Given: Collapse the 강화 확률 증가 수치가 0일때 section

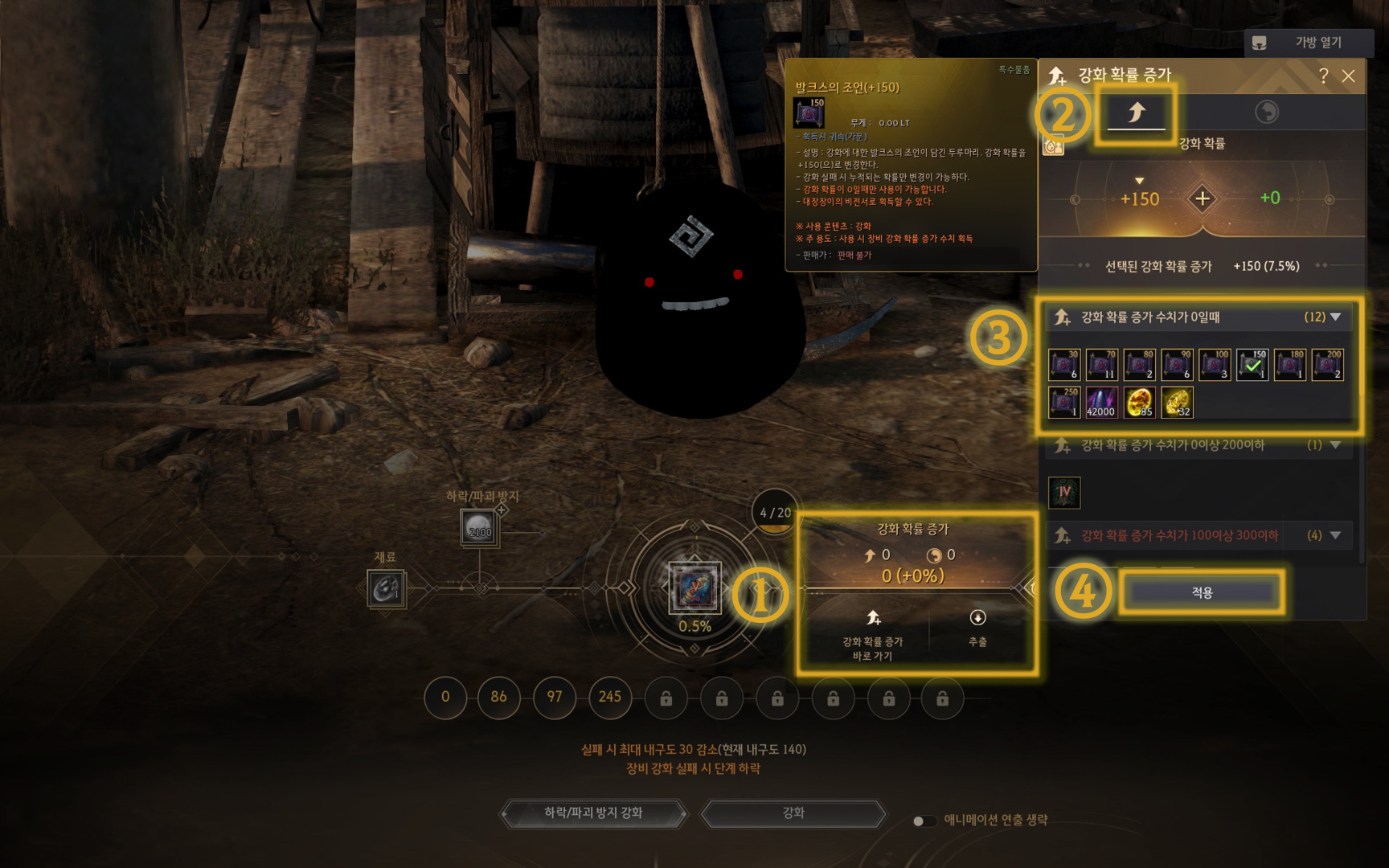Looking at the screenshot, I should point(1335,317).
